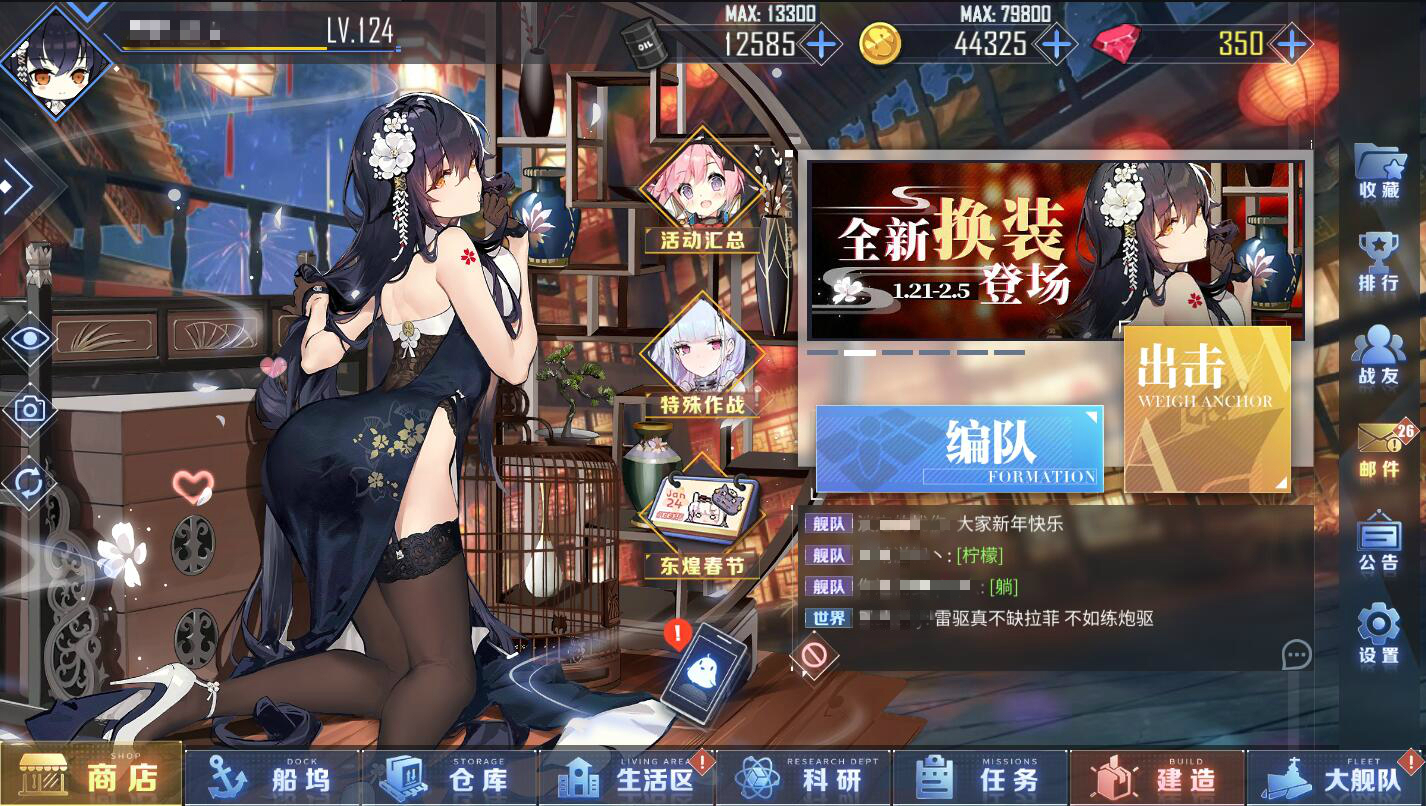Open the 大舰队 fleet menu
1426x806 pixels.
[x=1335, y=778]
